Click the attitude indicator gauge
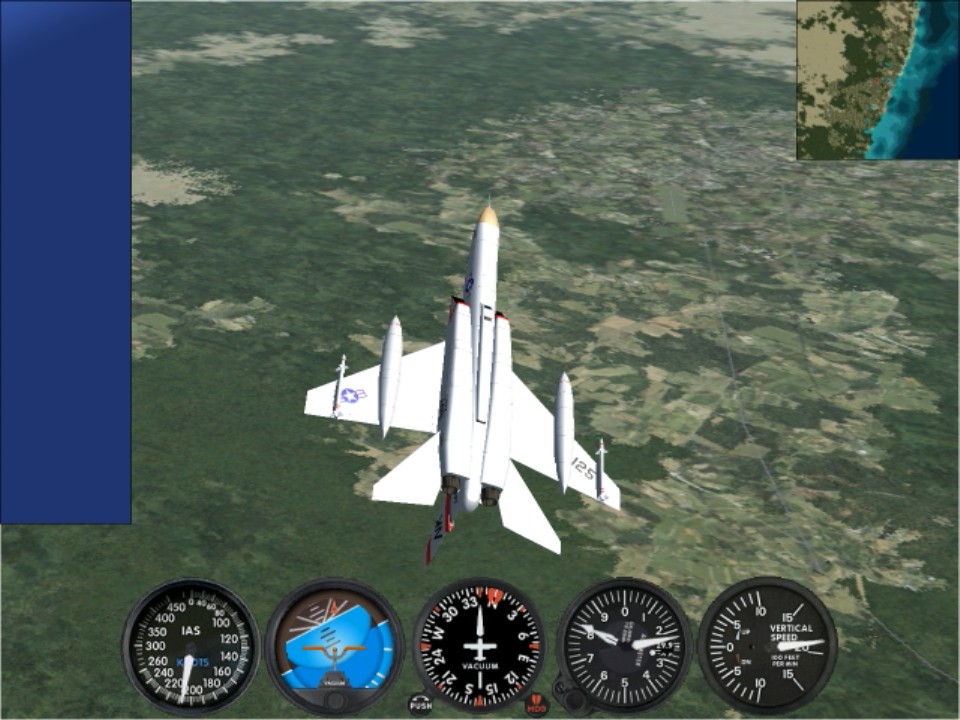 coord(335,646)
